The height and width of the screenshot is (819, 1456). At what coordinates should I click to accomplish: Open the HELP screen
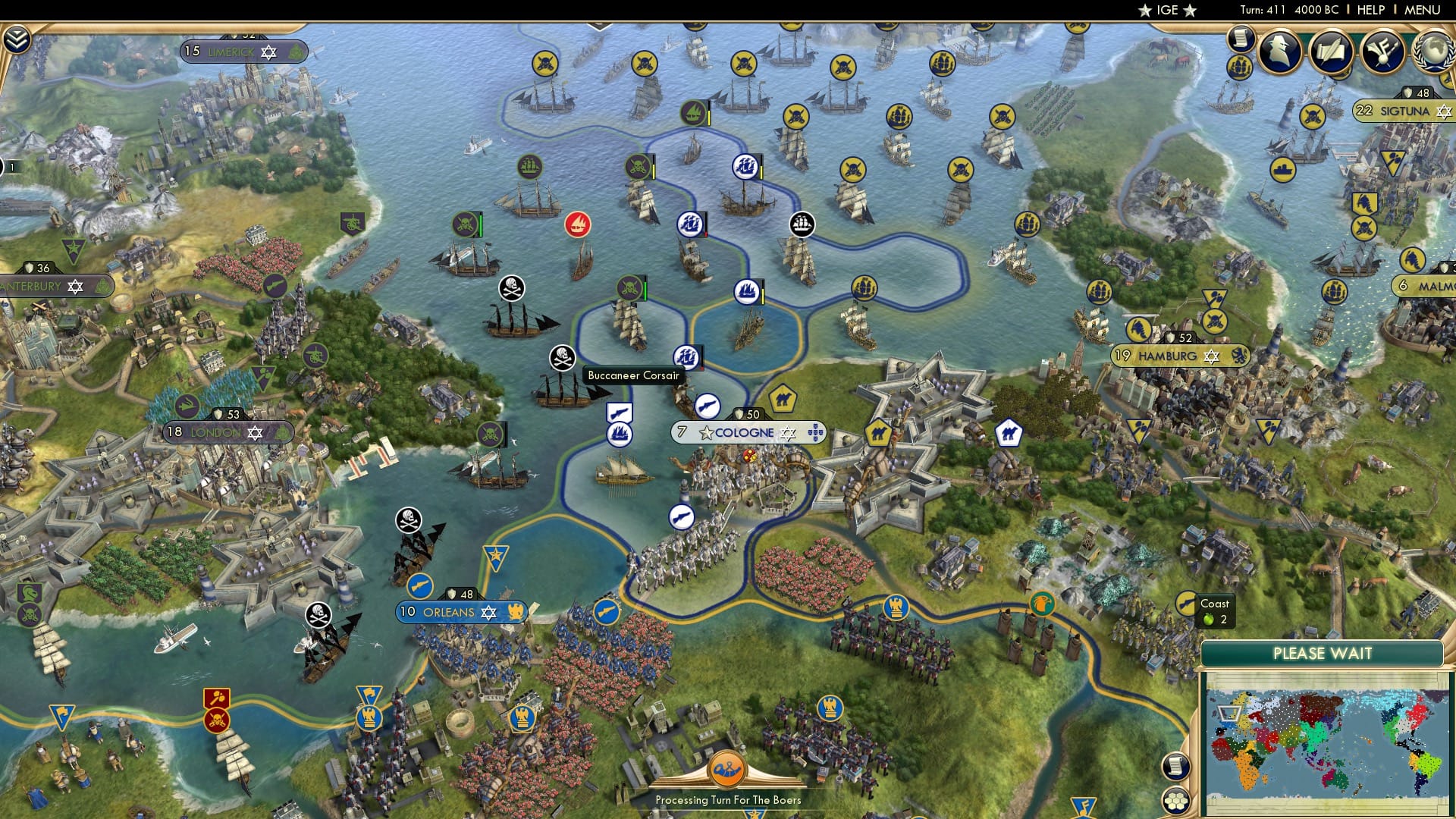point(1371,10)
